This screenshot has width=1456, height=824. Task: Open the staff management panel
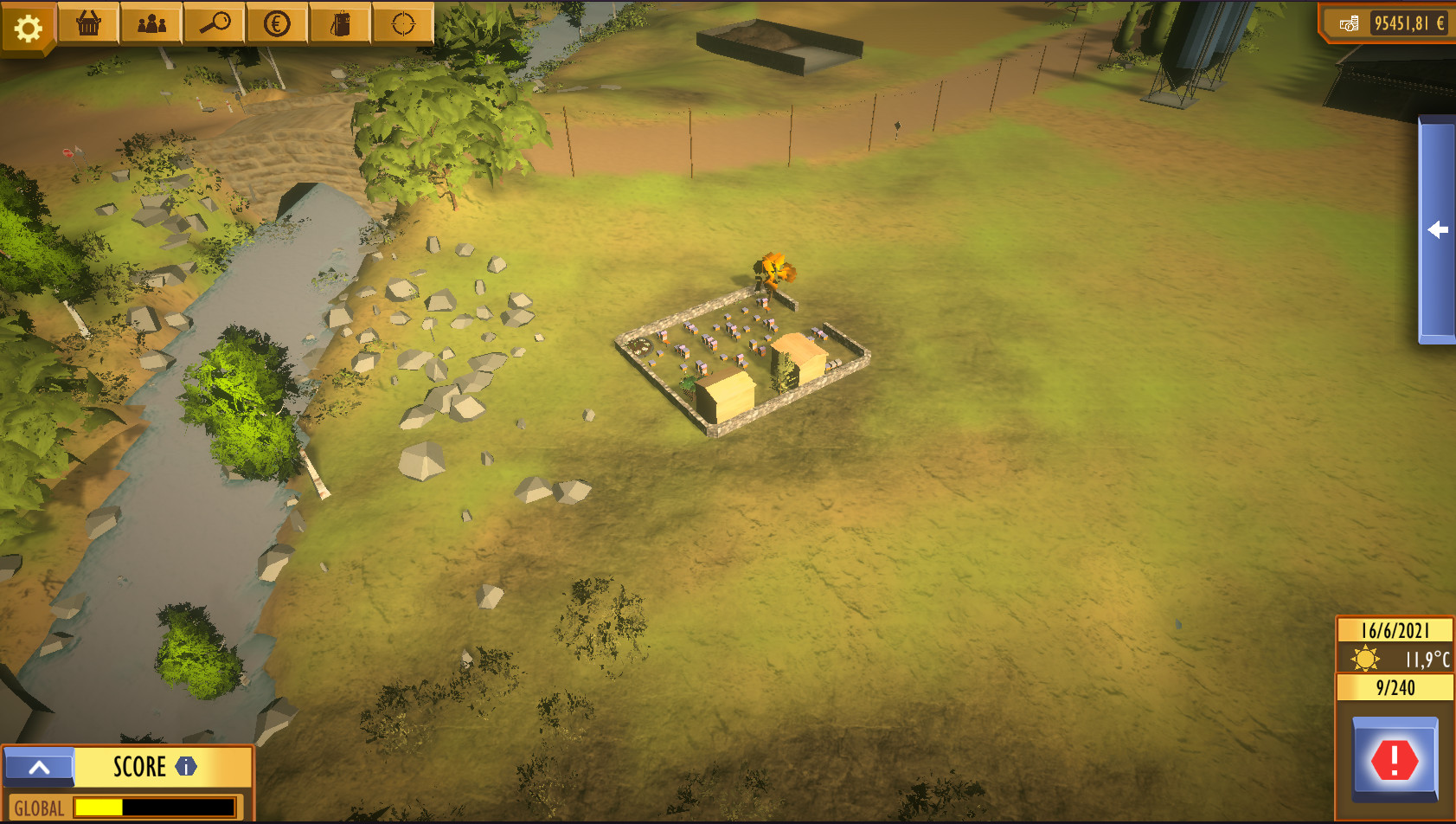151,23
